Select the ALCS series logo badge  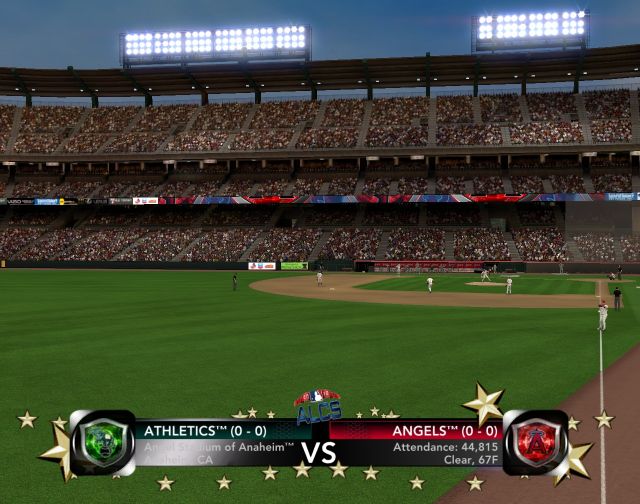tap(318, 406)
